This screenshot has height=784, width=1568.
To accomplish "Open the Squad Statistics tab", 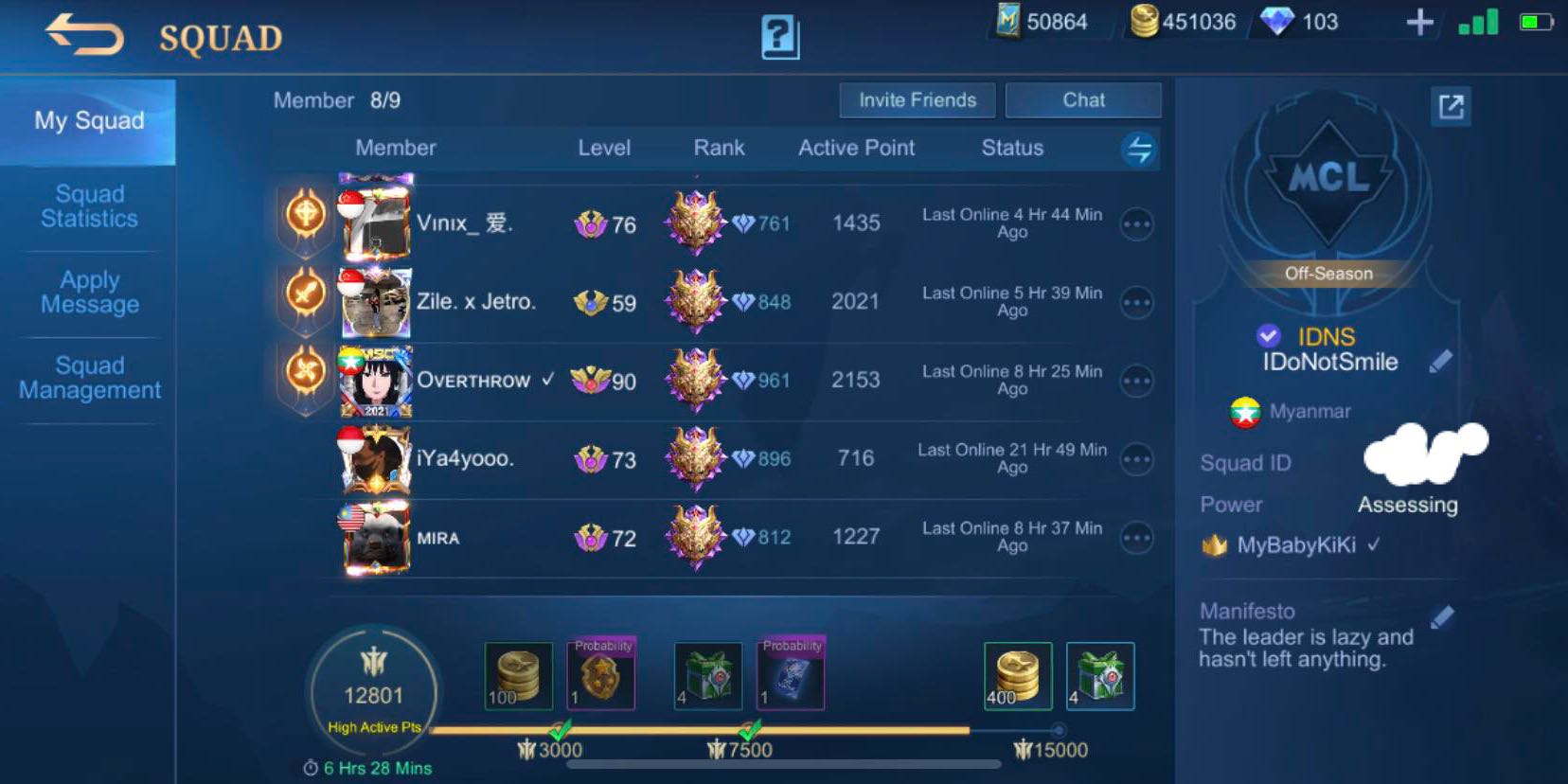I will click(x=88, y=205).
